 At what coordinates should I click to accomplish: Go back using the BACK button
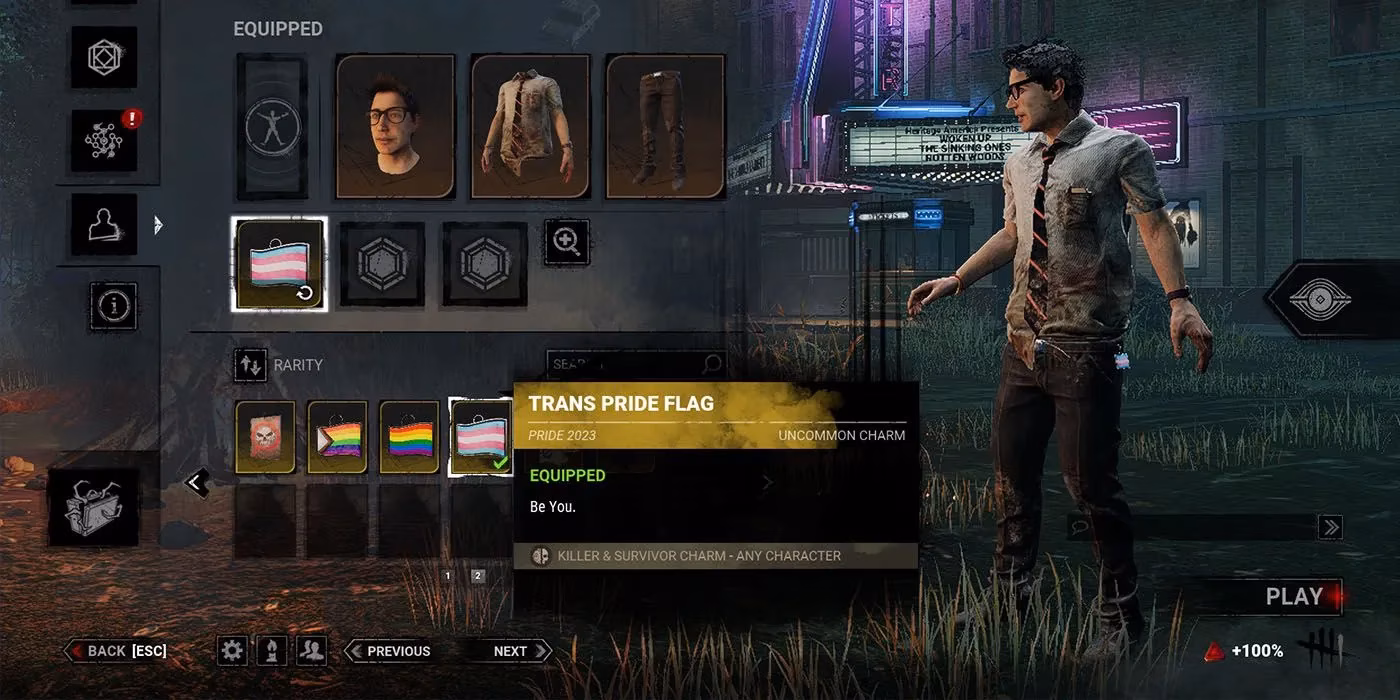(x=116, y=651)
